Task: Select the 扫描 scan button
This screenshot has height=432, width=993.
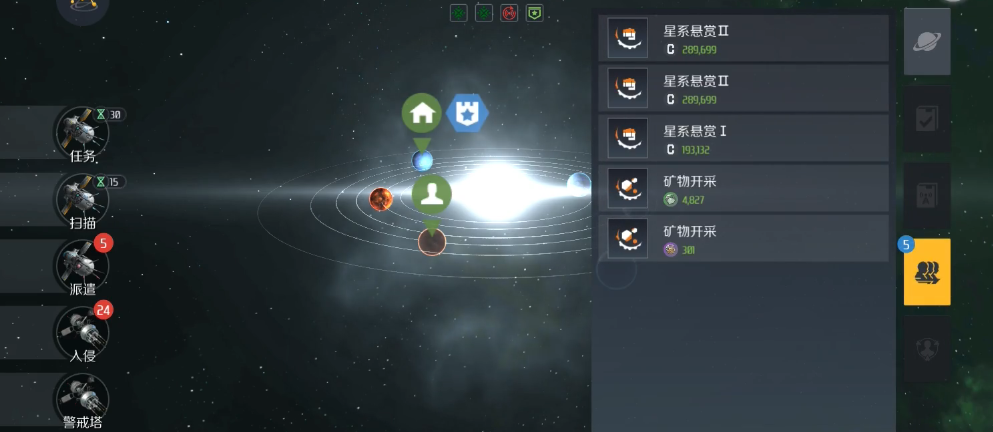Action: click(x=82, y=200)
